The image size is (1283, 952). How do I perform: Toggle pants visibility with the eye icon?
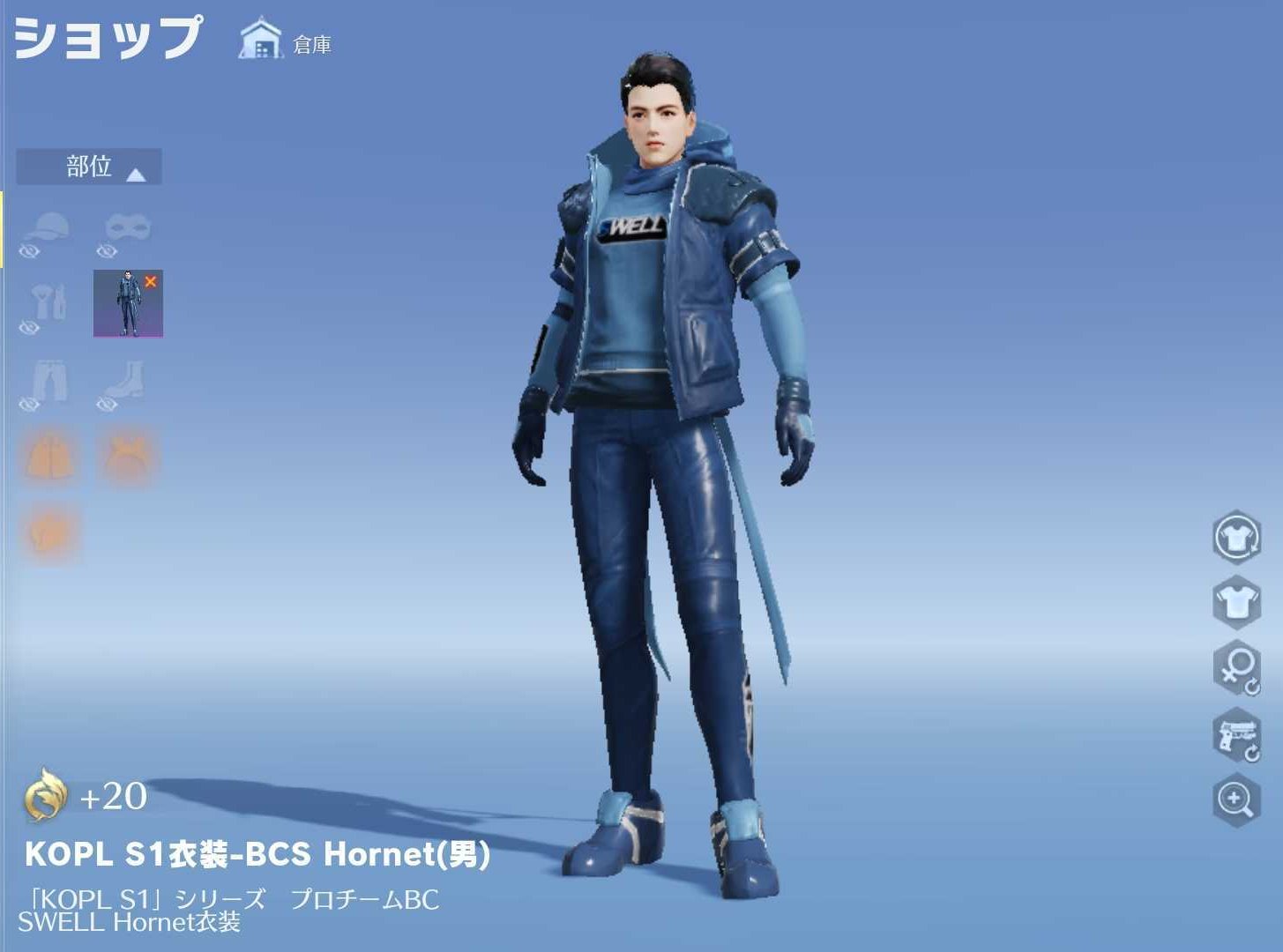pos(29,405)
